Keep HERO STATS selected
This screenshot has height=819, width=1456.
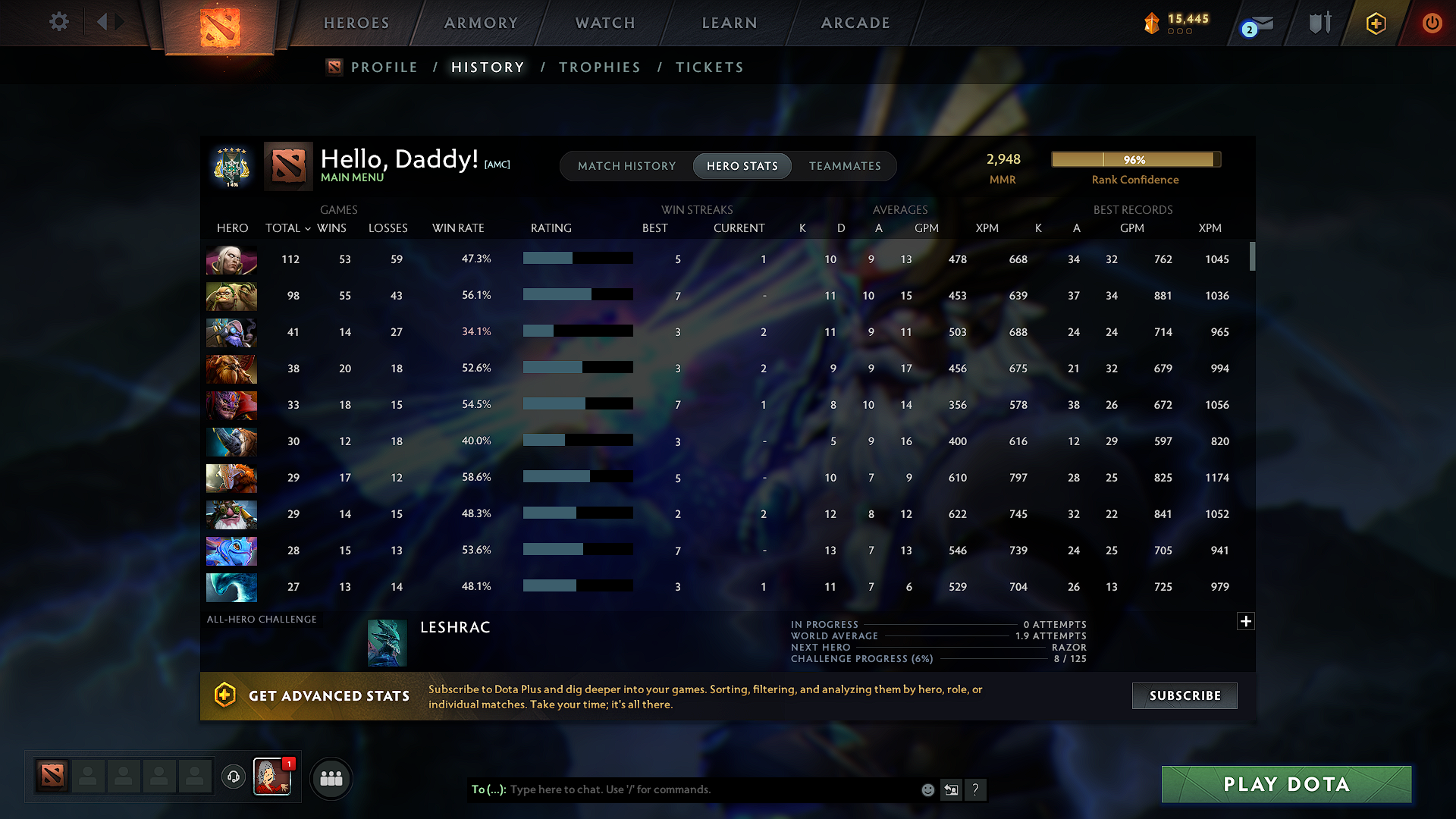[x=742, y=166]
